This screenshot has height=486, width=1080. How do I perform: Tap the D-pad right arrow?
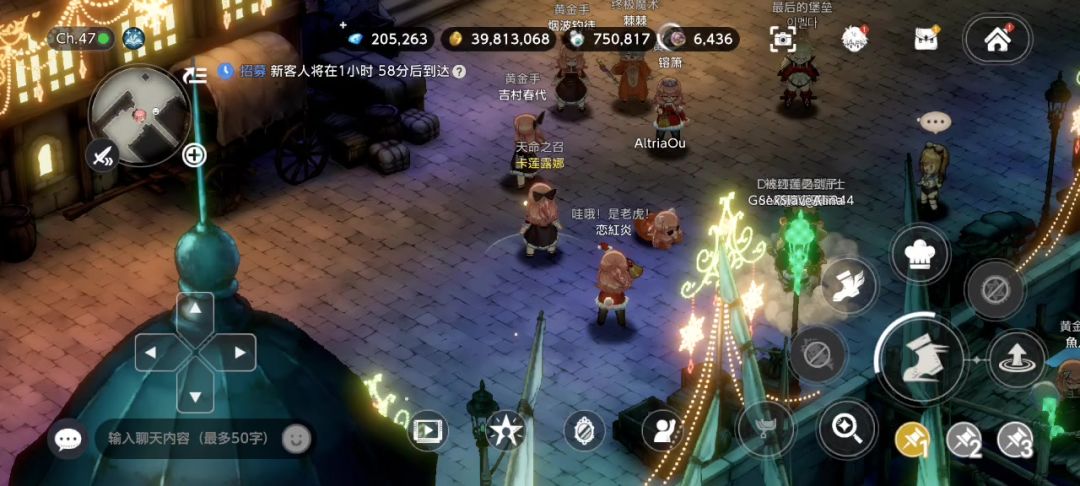tap(238, 352)
